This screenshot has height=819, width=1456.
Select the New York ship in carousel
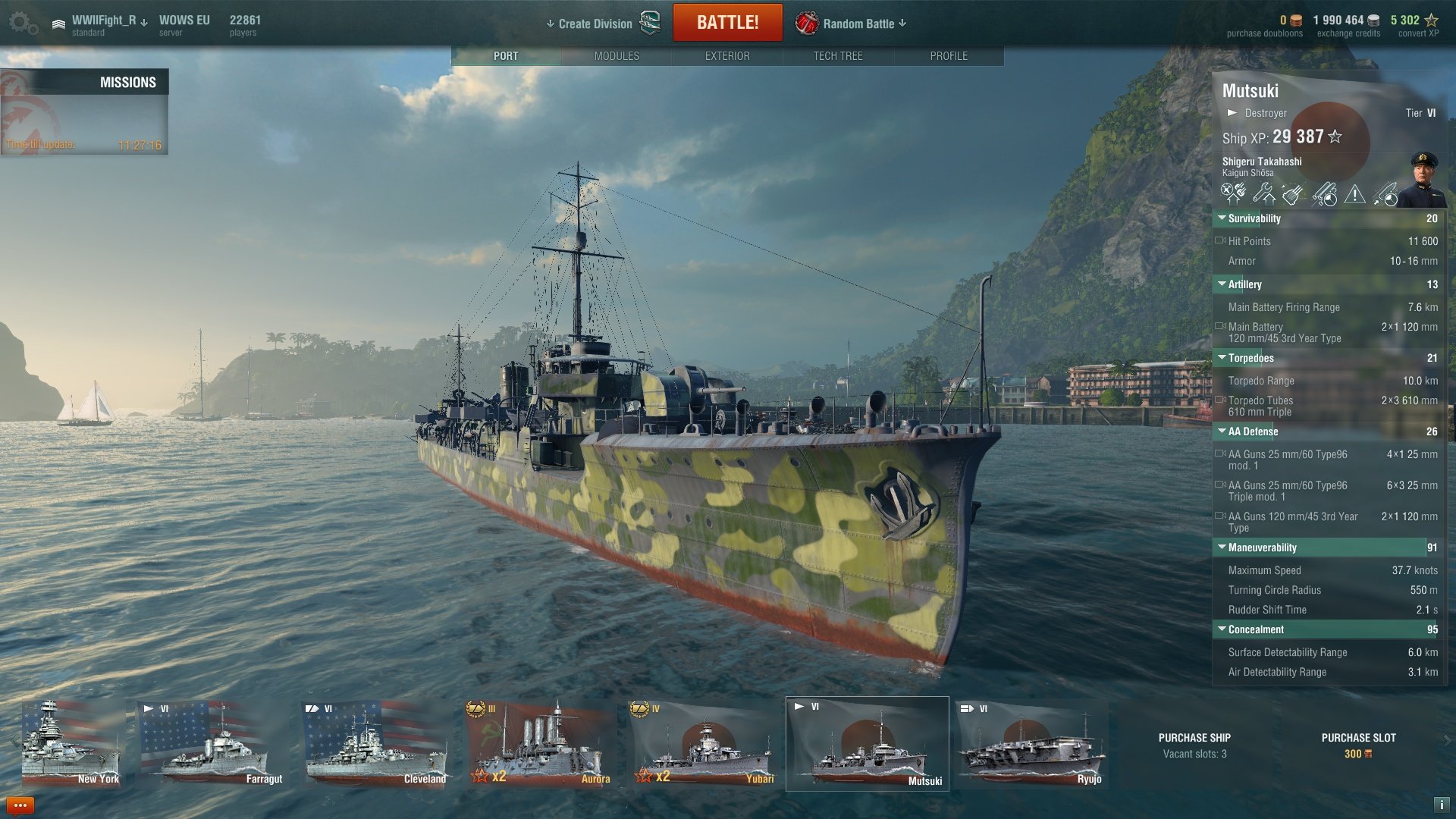tap(71, 743)
